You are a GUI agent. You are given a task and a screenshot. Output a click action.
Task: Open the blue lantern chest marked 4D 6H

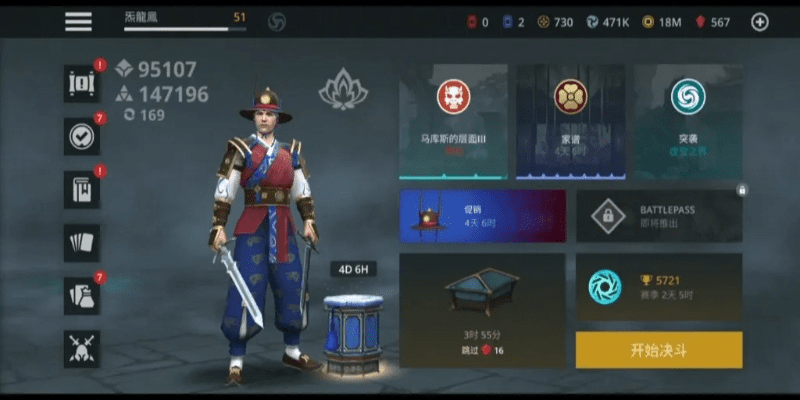[353, 331]
